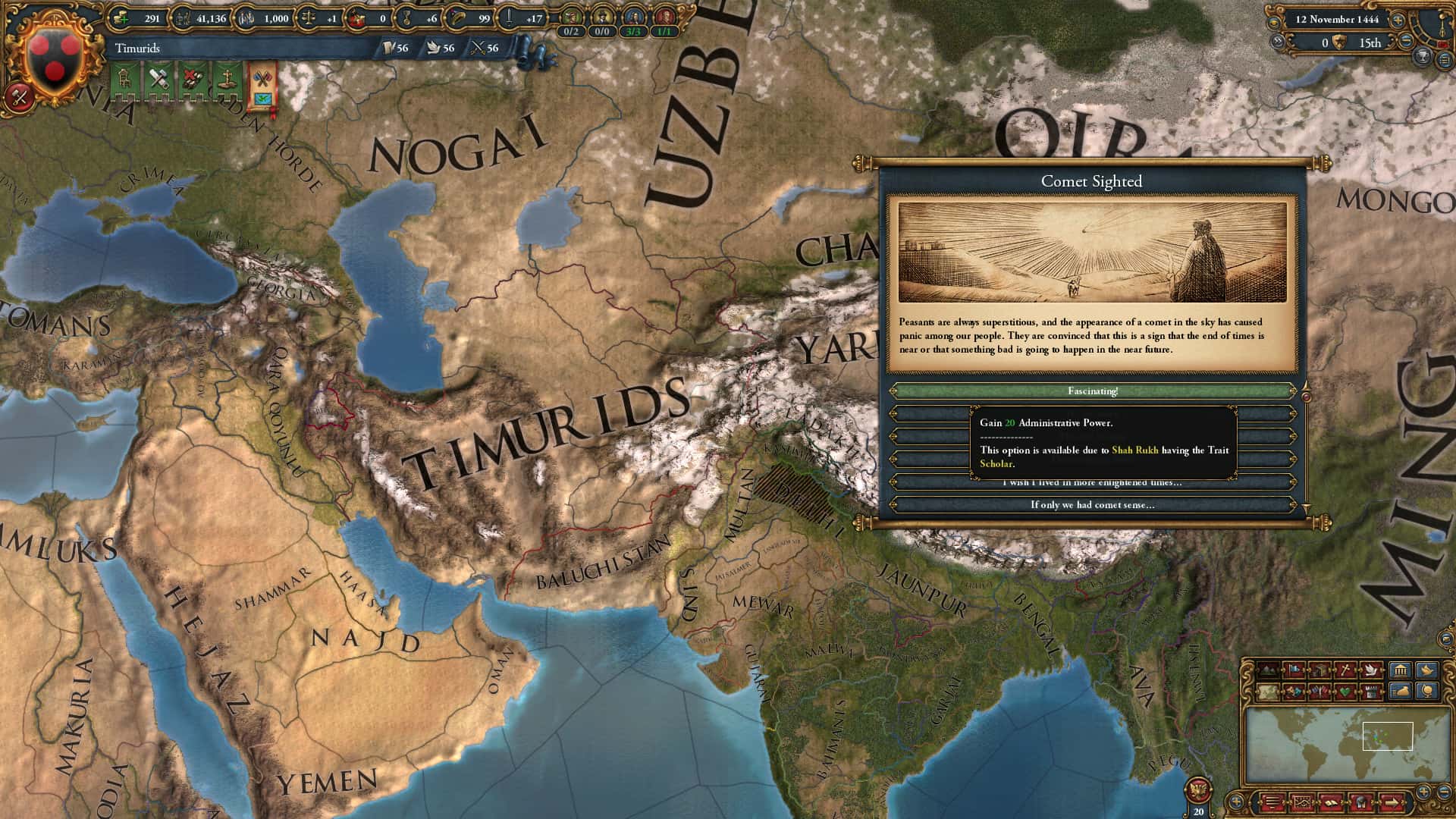This screenshot has height=819, width=1456.
Task: Click the Shah Rukh ruler link in tooltip
Action: point(1134,450)
